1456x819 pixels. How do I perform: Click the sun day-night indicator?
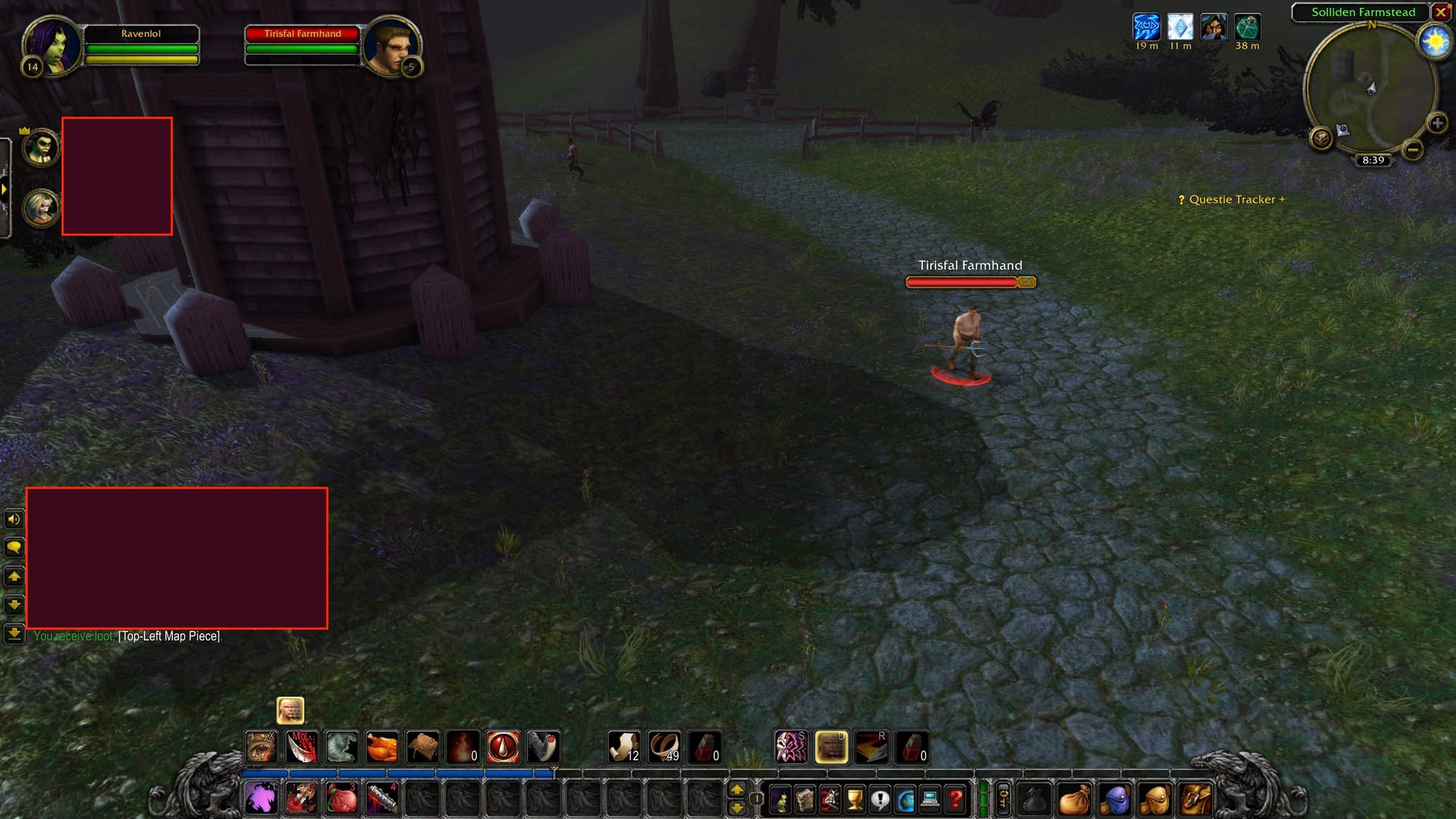(1436, 42)
